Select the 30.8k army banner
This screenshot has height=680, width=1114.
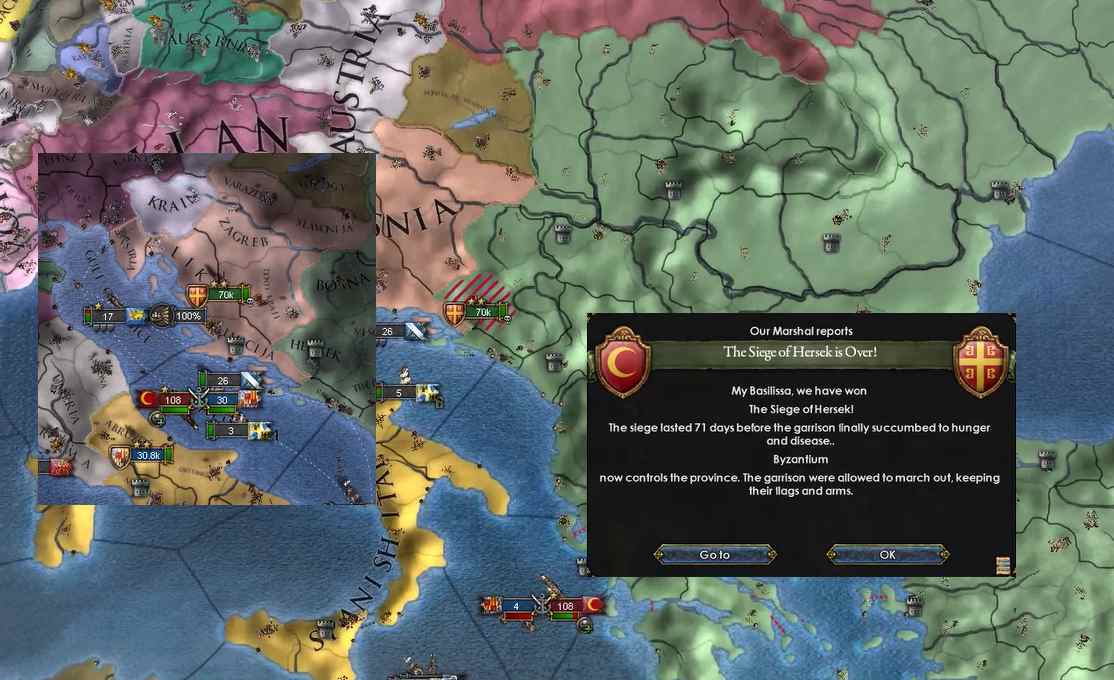coord(148,455)
